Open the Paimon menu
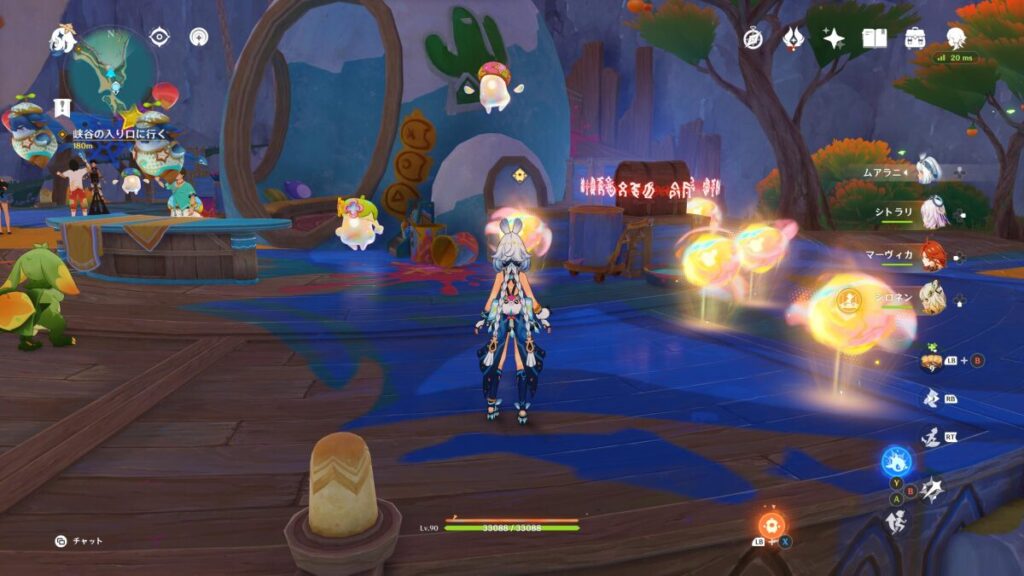The width and height of the screenshot is (1024, 576). (63, 40)
